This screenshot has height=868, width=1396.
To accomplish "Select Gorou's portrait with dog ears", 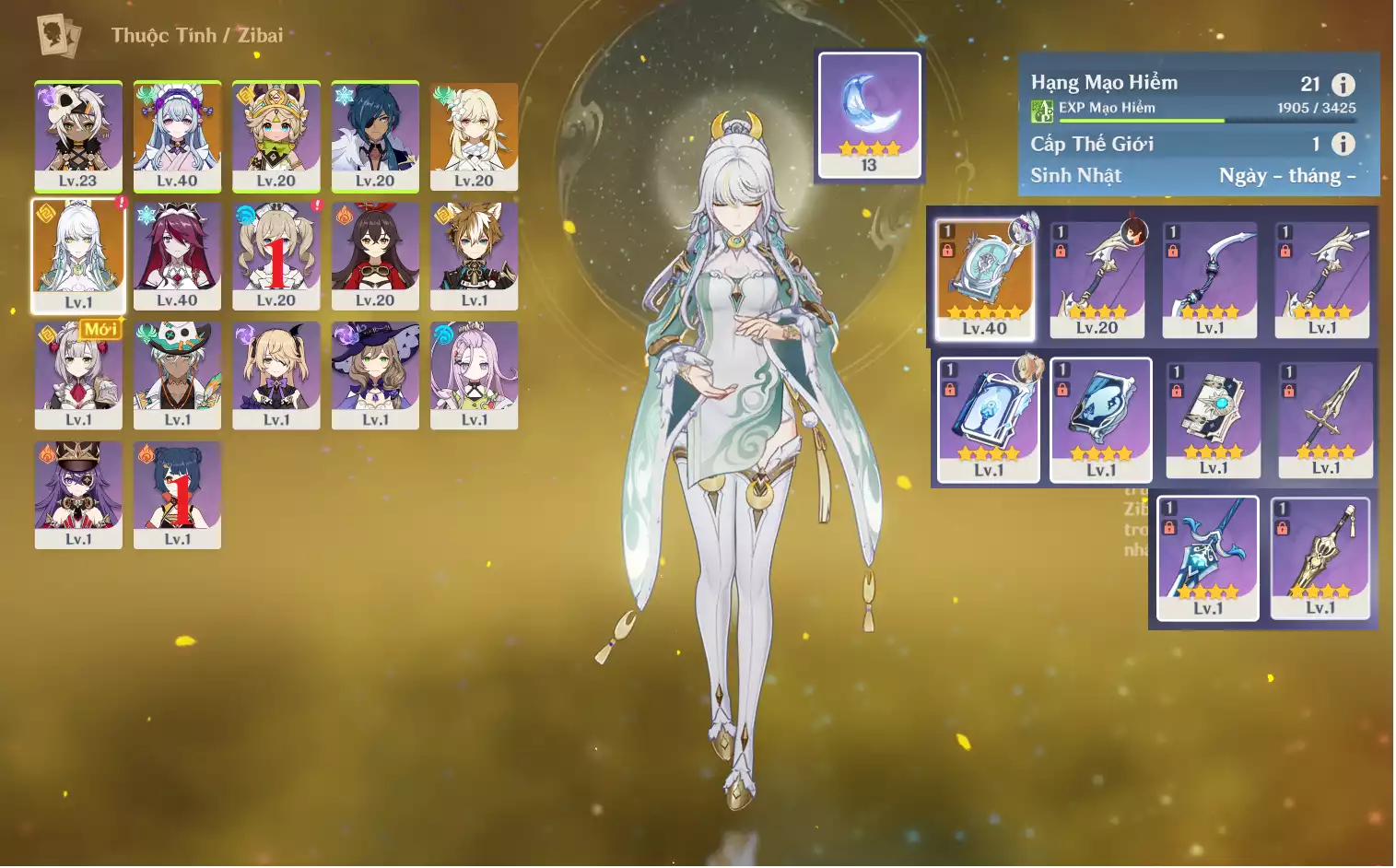I will pos(474,255).
